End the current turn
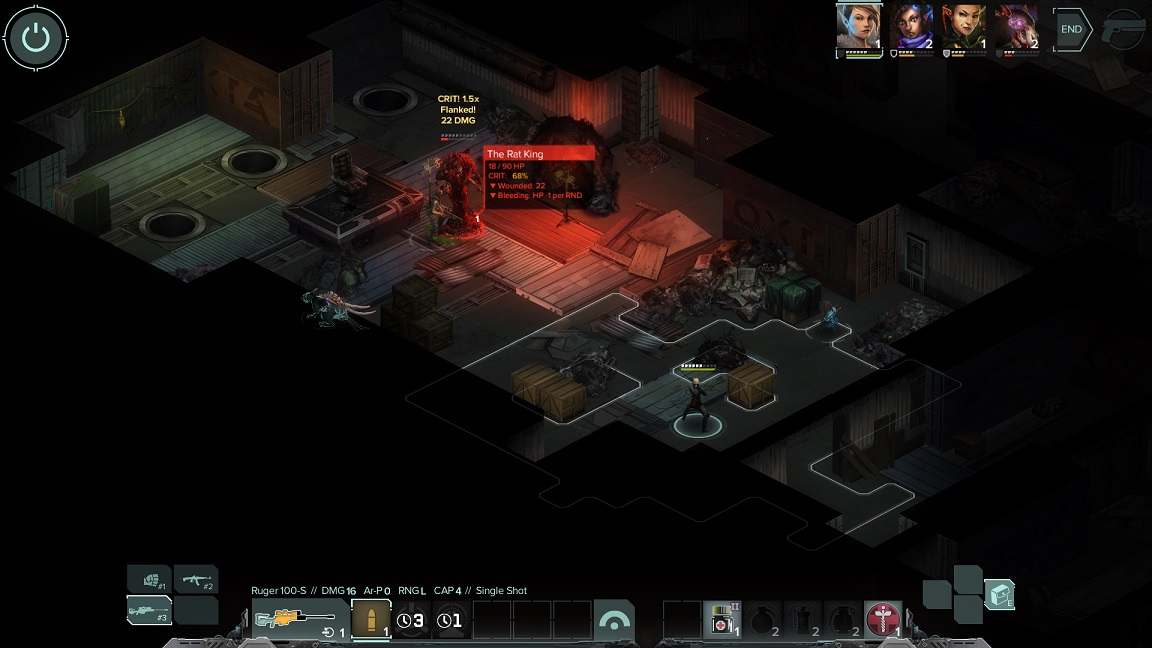This screenshot has width=1152, height=648. coord(1071,29)
